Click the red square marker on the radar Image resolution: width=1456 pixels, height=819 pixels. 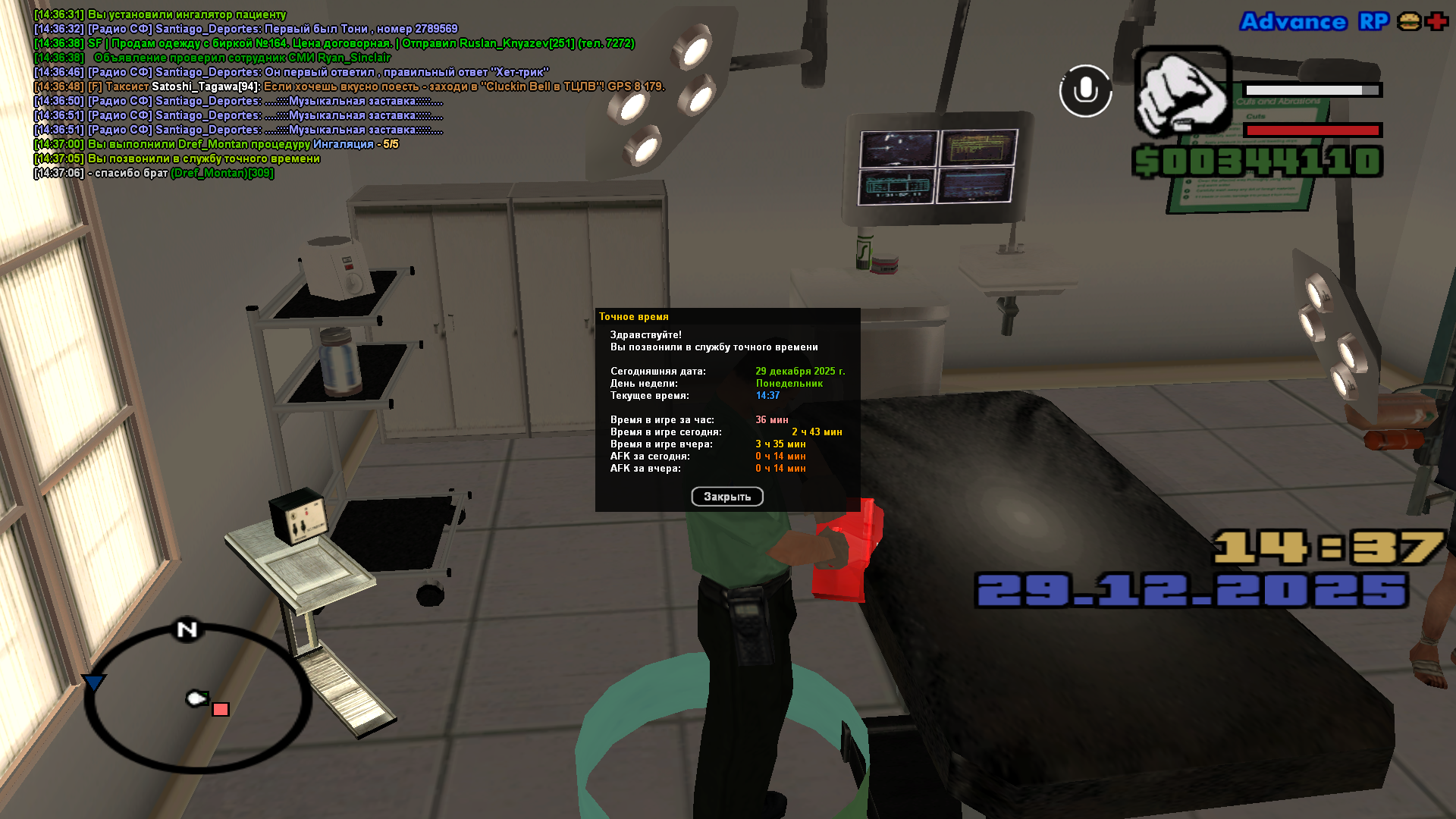pos(221,710)
